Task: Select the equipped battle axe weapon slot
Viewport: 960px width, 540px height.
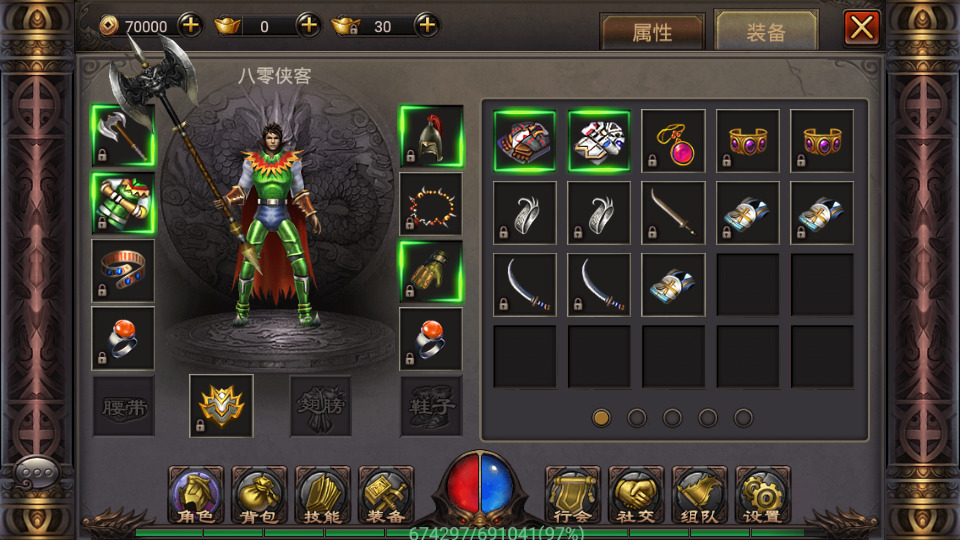Action: tap(123, 136)
